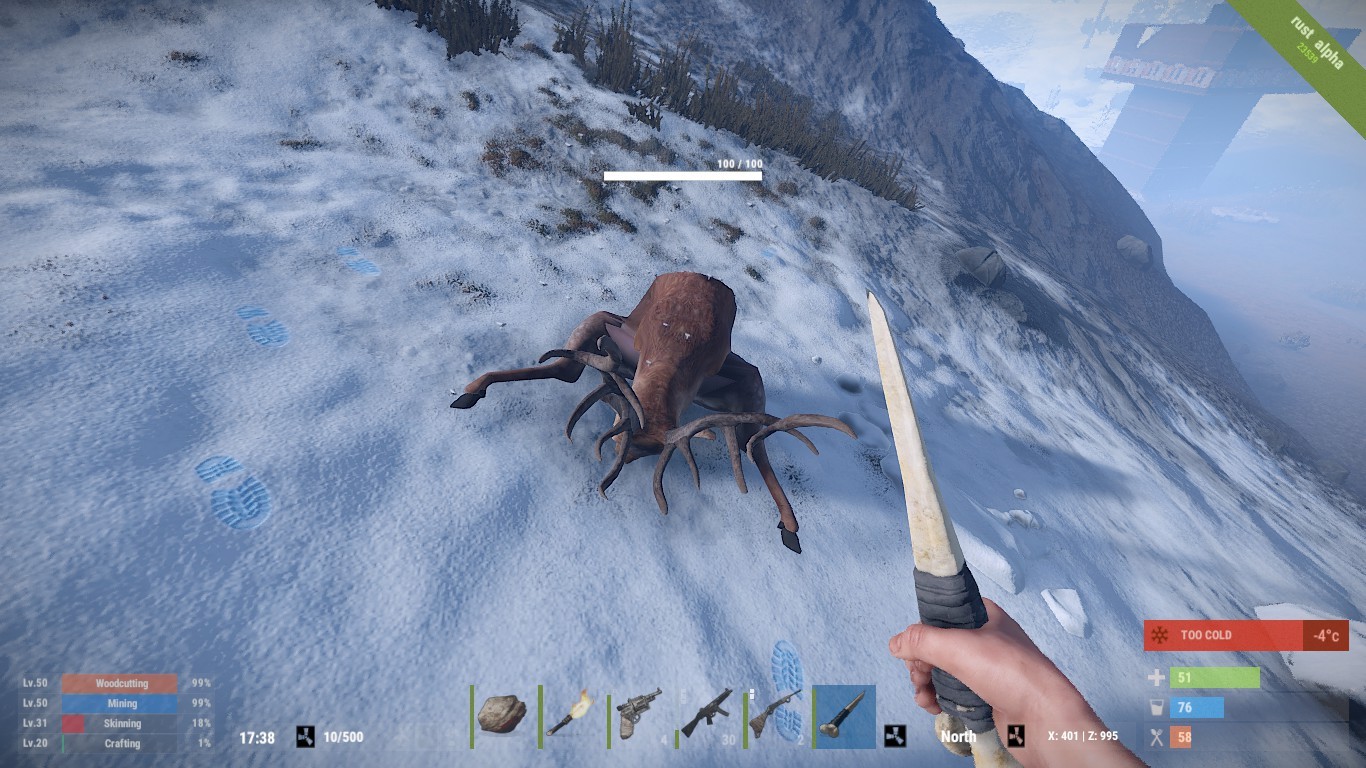Select the rock hotbar slot
This screenshot has height=768, width=1366.
click(x=503, y=714)
